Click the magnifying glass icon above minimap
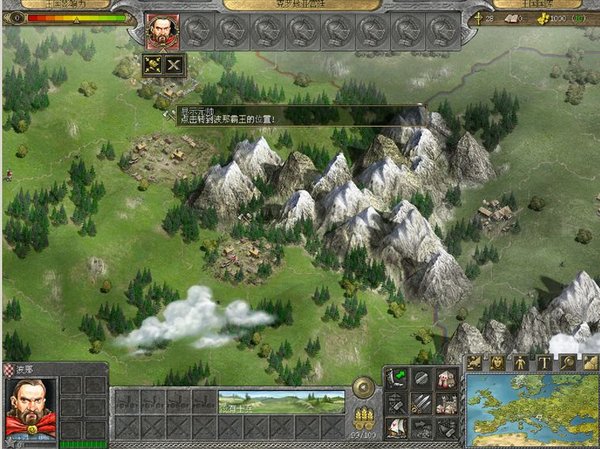600x449 pixels. 566,362
